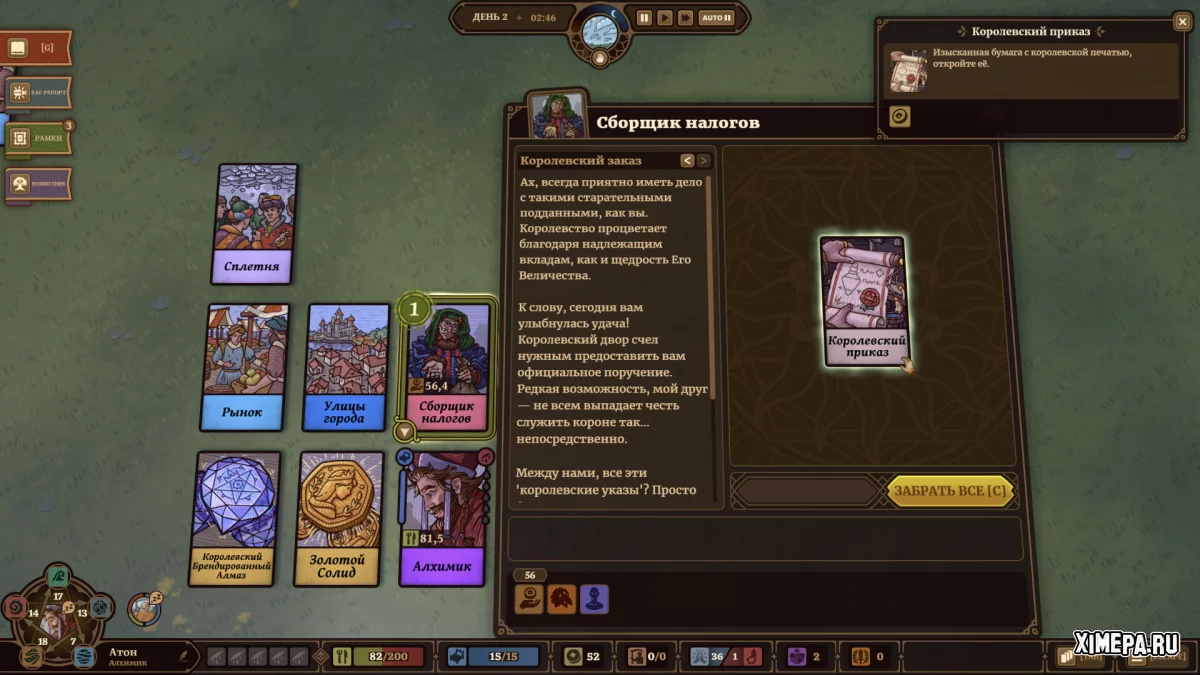This screenshot has width=1200, height=675.
Task: Activate fast-forward speed
Action: click(x=685, y=18)
